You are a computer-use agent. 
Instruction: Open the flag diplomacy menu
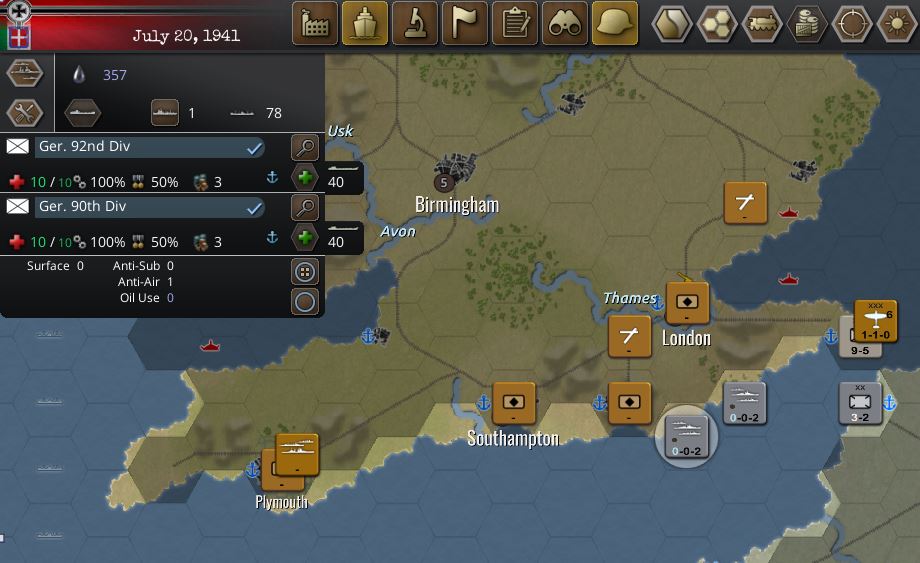point(465,24)
